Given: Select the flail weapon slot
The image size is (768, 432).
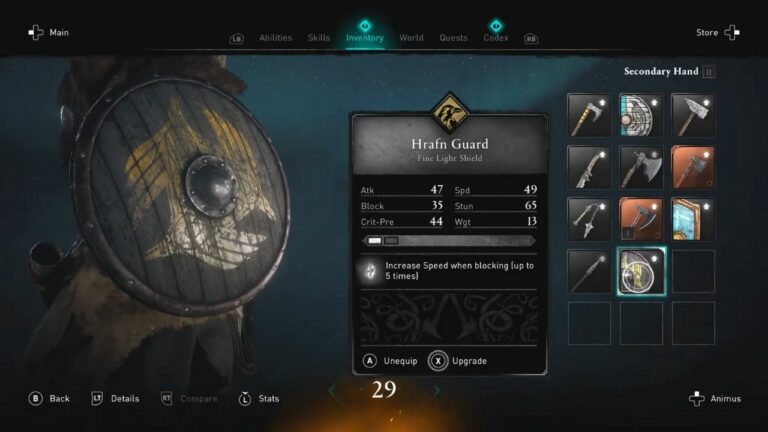Looking at the screenshot, I should coord(589,219).
